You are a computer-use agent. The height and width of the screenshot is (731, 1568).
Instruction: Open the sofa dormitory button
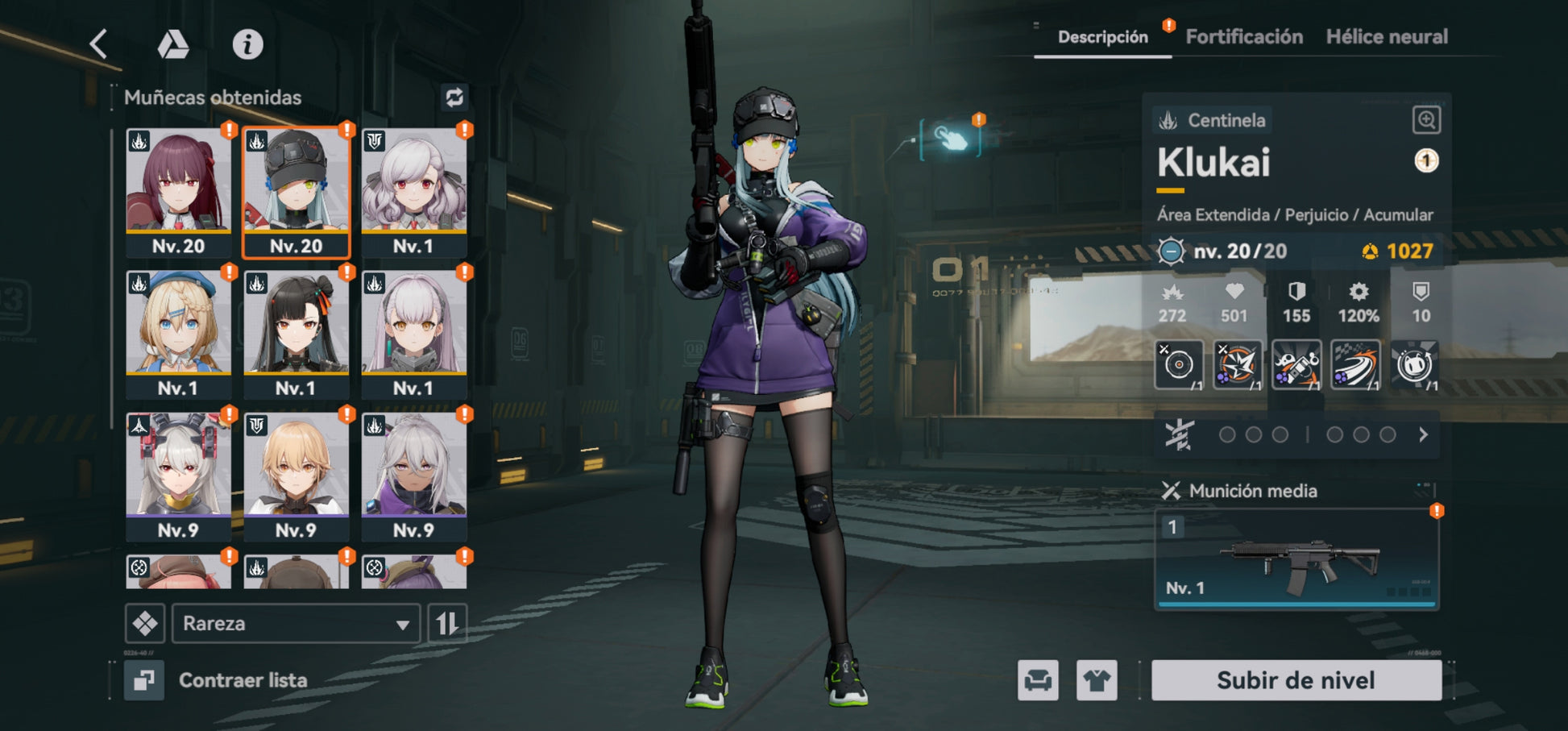1038,680
